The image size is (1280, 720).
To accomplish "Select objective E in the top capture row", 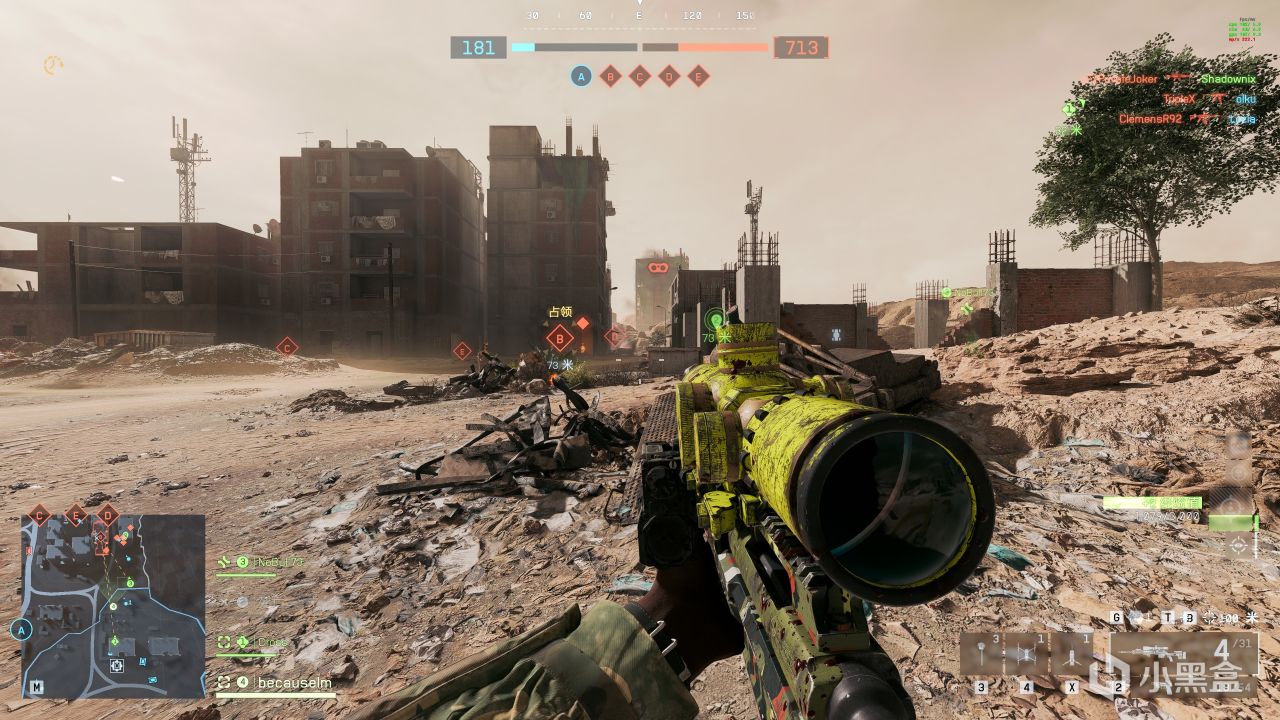I will click(698, 76).
